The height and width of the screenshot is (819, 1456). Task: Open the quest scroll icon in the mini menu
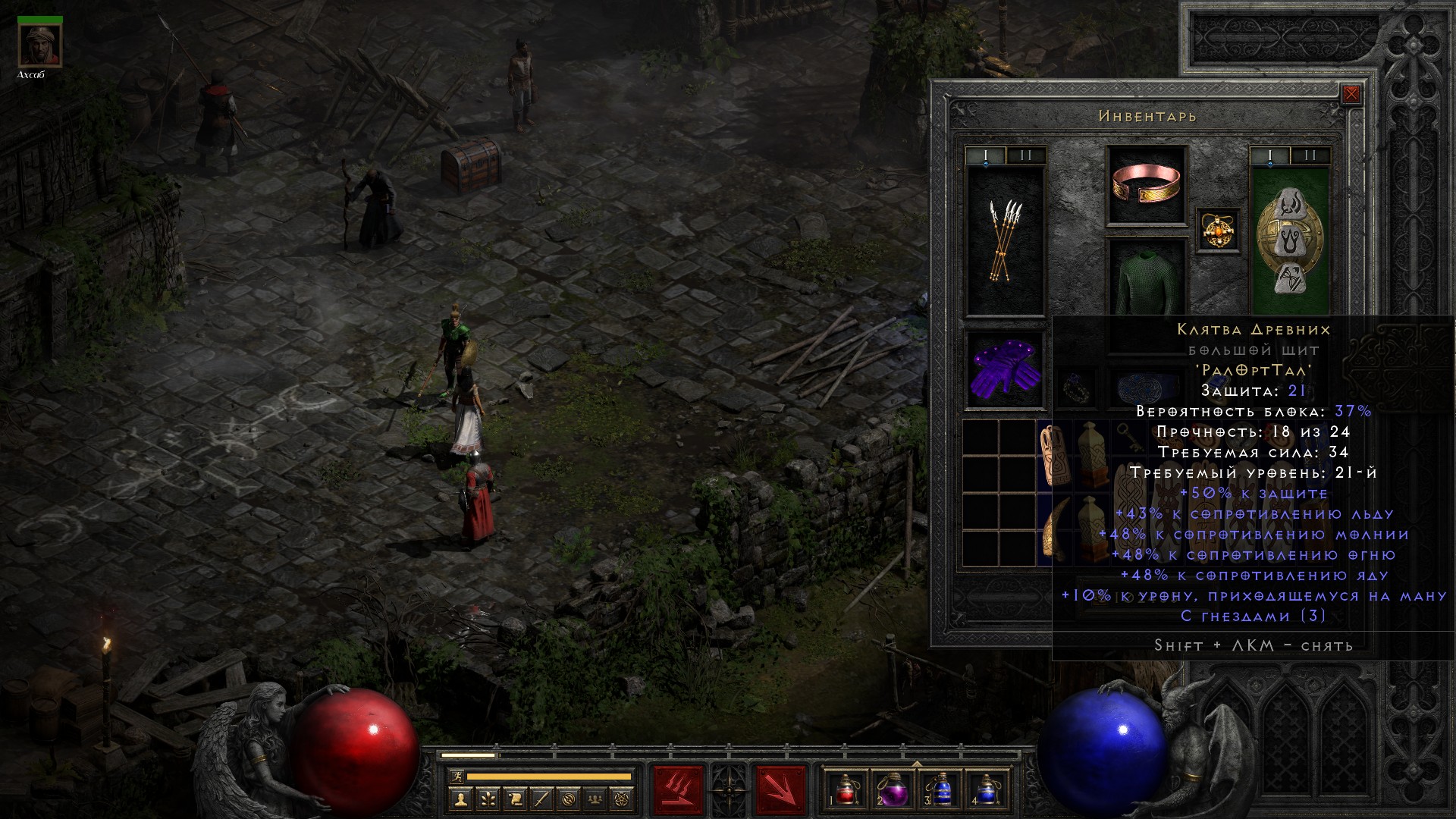[515, 799]
